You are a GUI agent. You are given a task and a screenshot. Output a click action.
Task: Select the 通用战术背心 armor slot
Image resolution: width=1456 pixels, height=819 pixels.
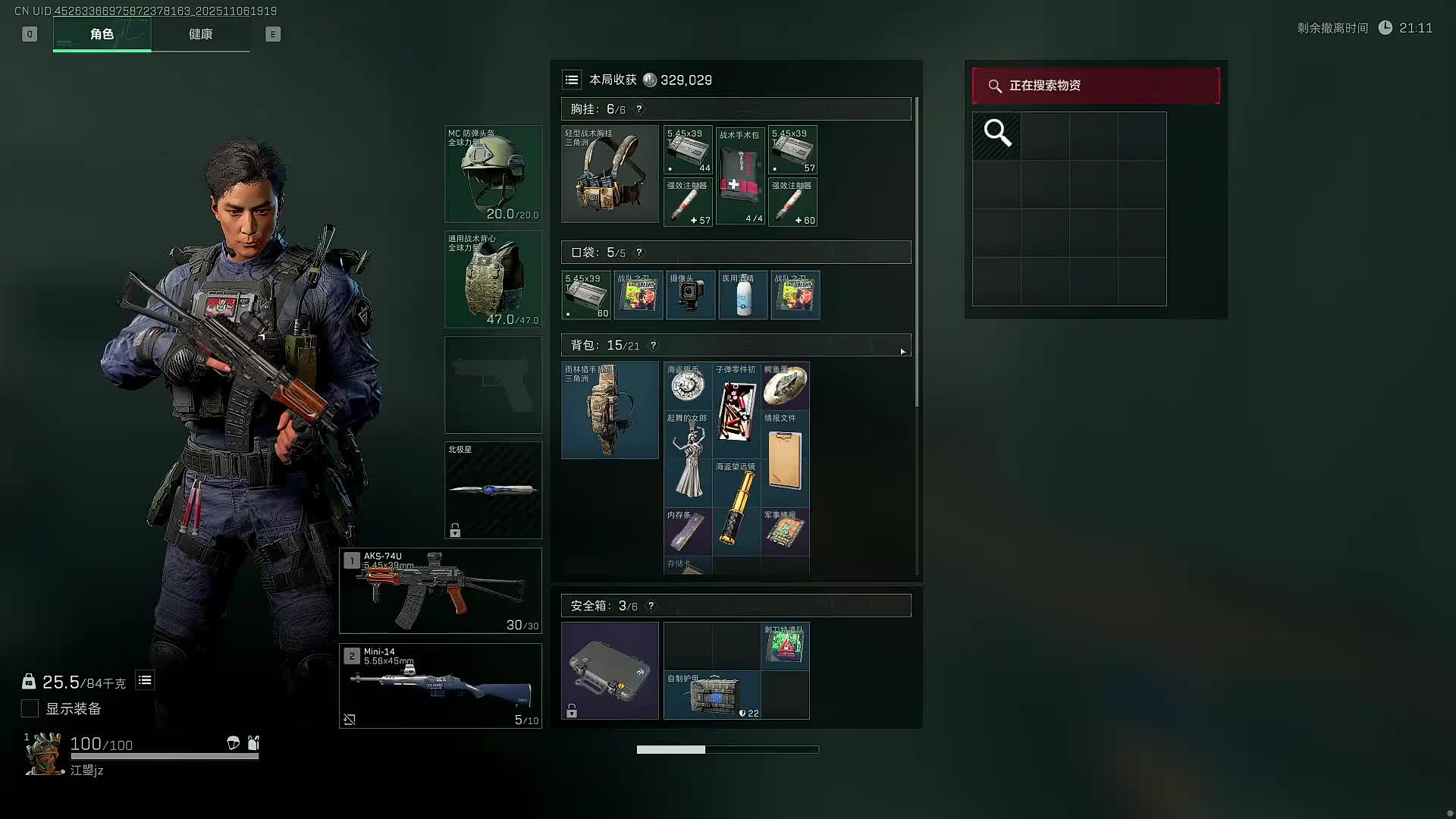(x=493, y=280)
